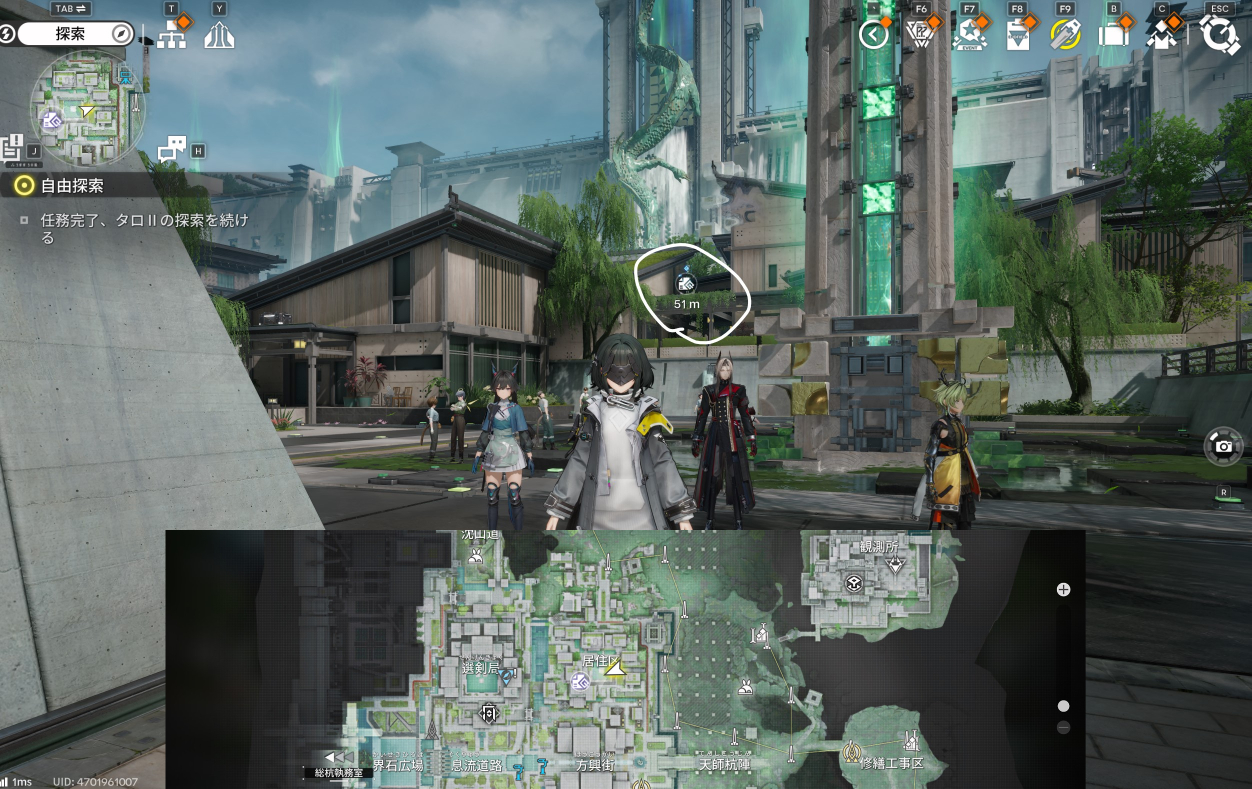Open the triangular badge icon labeled F6
The width and height of the screenshot is (1252, 789).
[x=920, y=35]
